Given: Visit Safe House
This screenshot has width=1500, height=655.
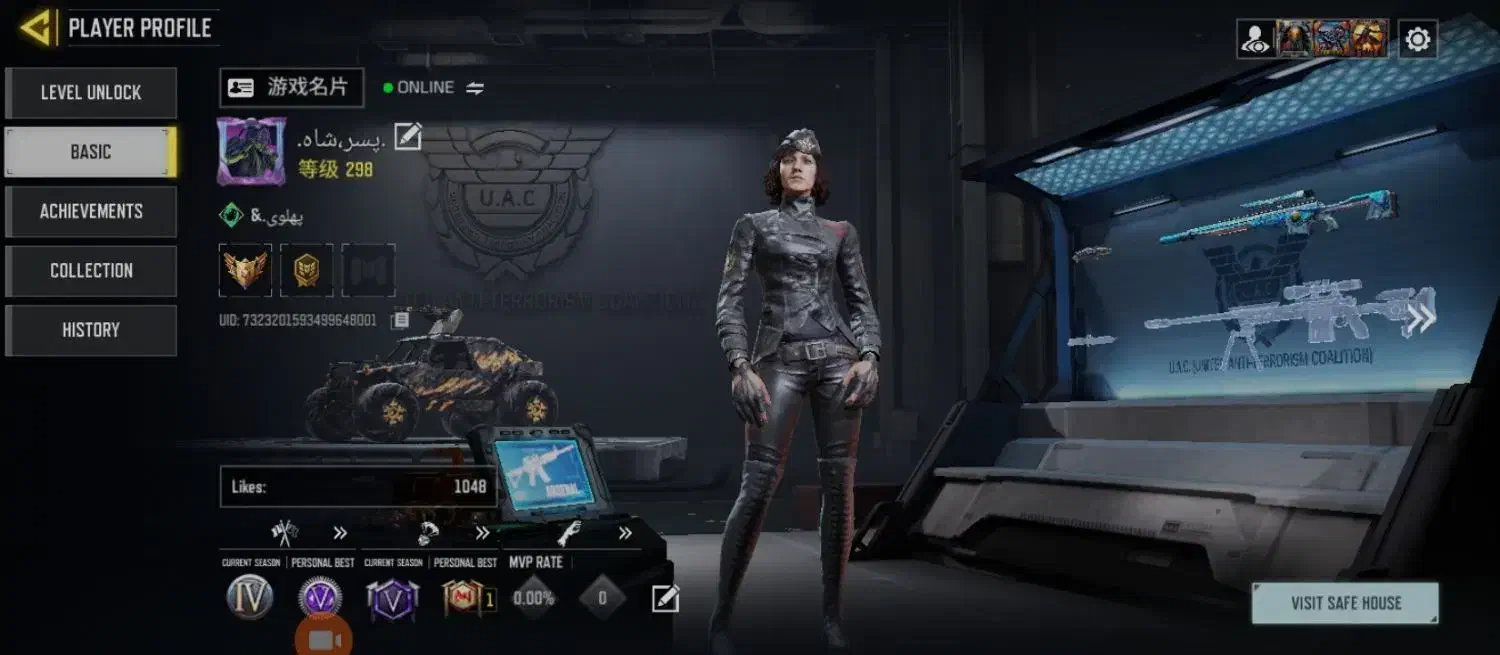Looking at the screenshot, I should pos(1345,603).
